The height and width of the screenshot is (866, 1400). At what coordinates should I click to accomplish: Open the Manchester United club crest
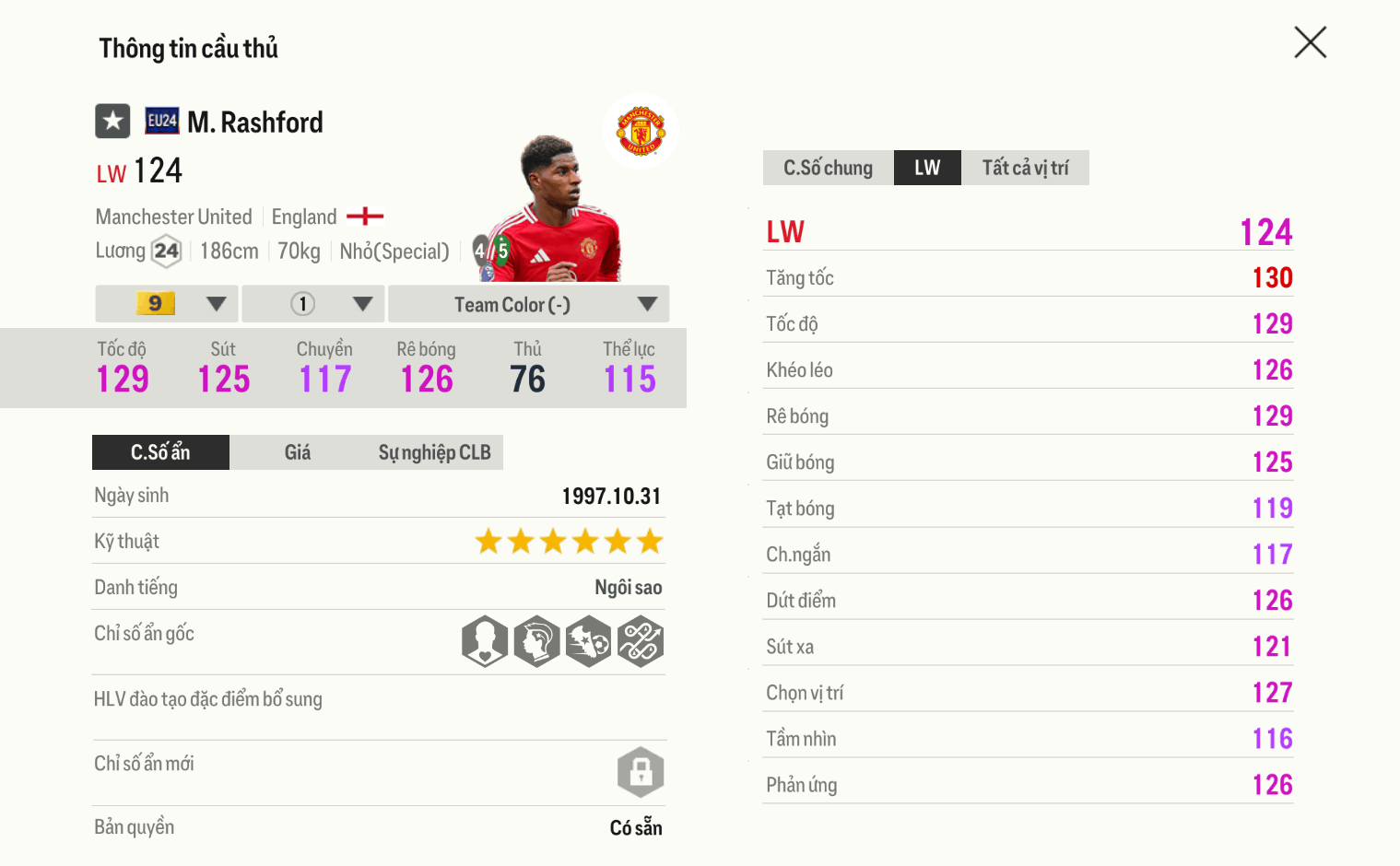(x=641, y=130)
